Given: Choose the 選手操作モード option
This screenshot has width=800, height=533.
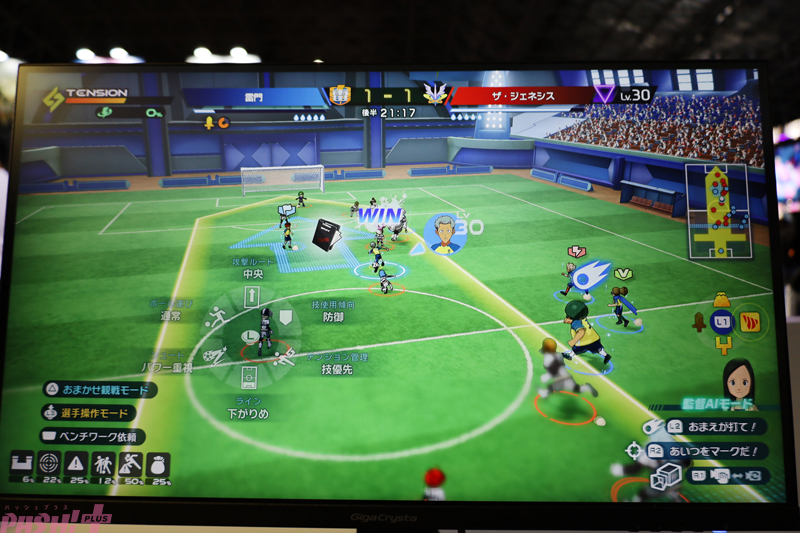Looking at the screenshot, I should [x=91, y=413].
